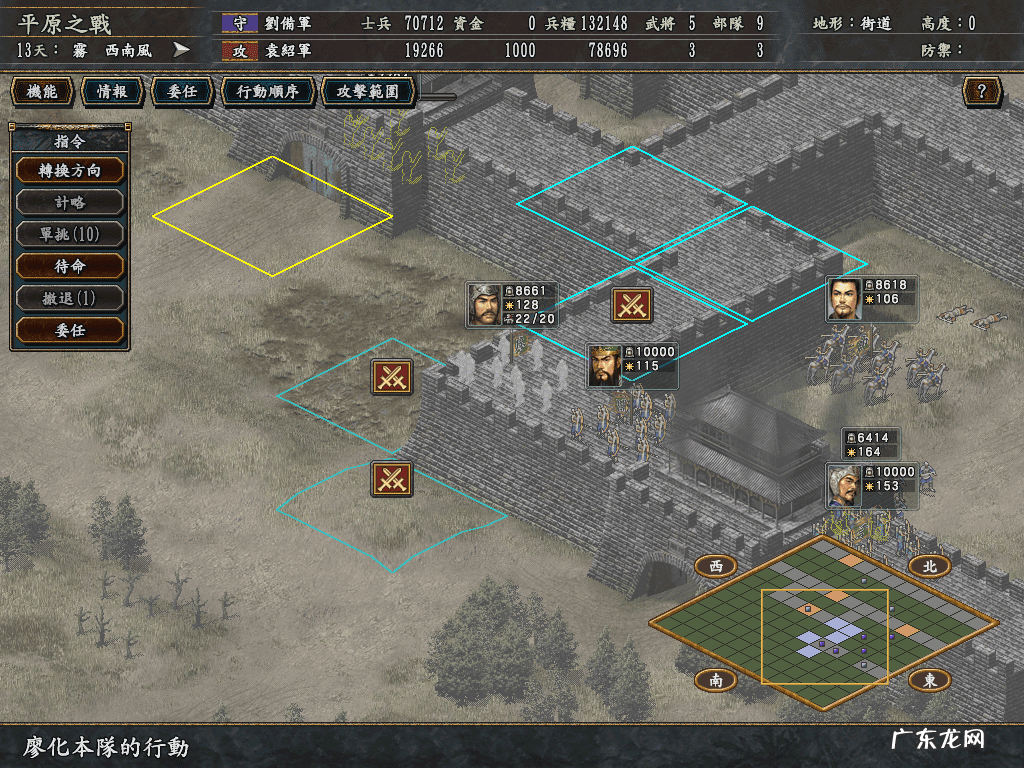1024x768 pixels.
Task: Rotate the map using the 南 compass button
Action: coord(716,680)
